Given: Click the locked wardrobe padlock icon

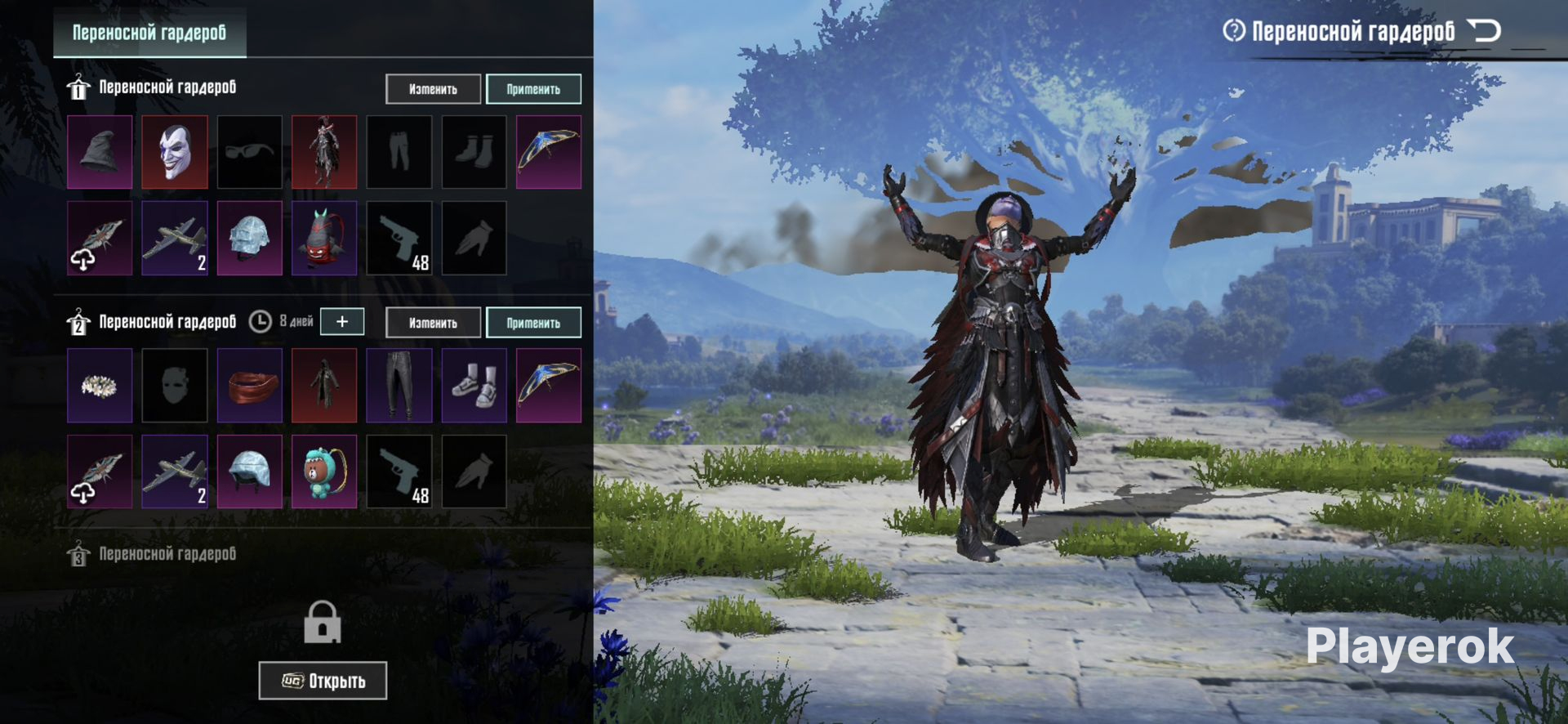Looking at the screenshot, I should pyautogui.click(x=323, y=623).
